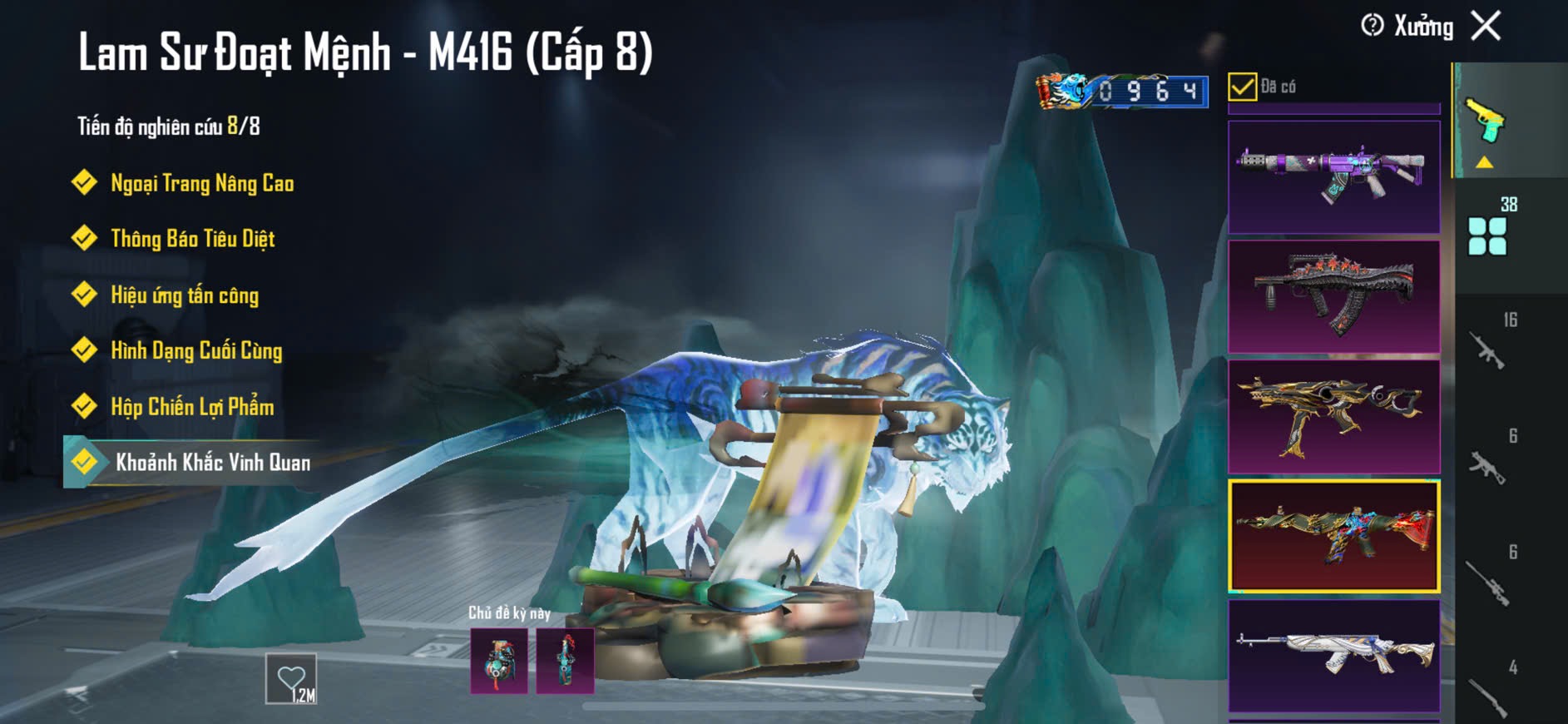1568x724 pixels.
Task: Switch to the yellow pistol category tab
Action: [x=1486, y=125]
